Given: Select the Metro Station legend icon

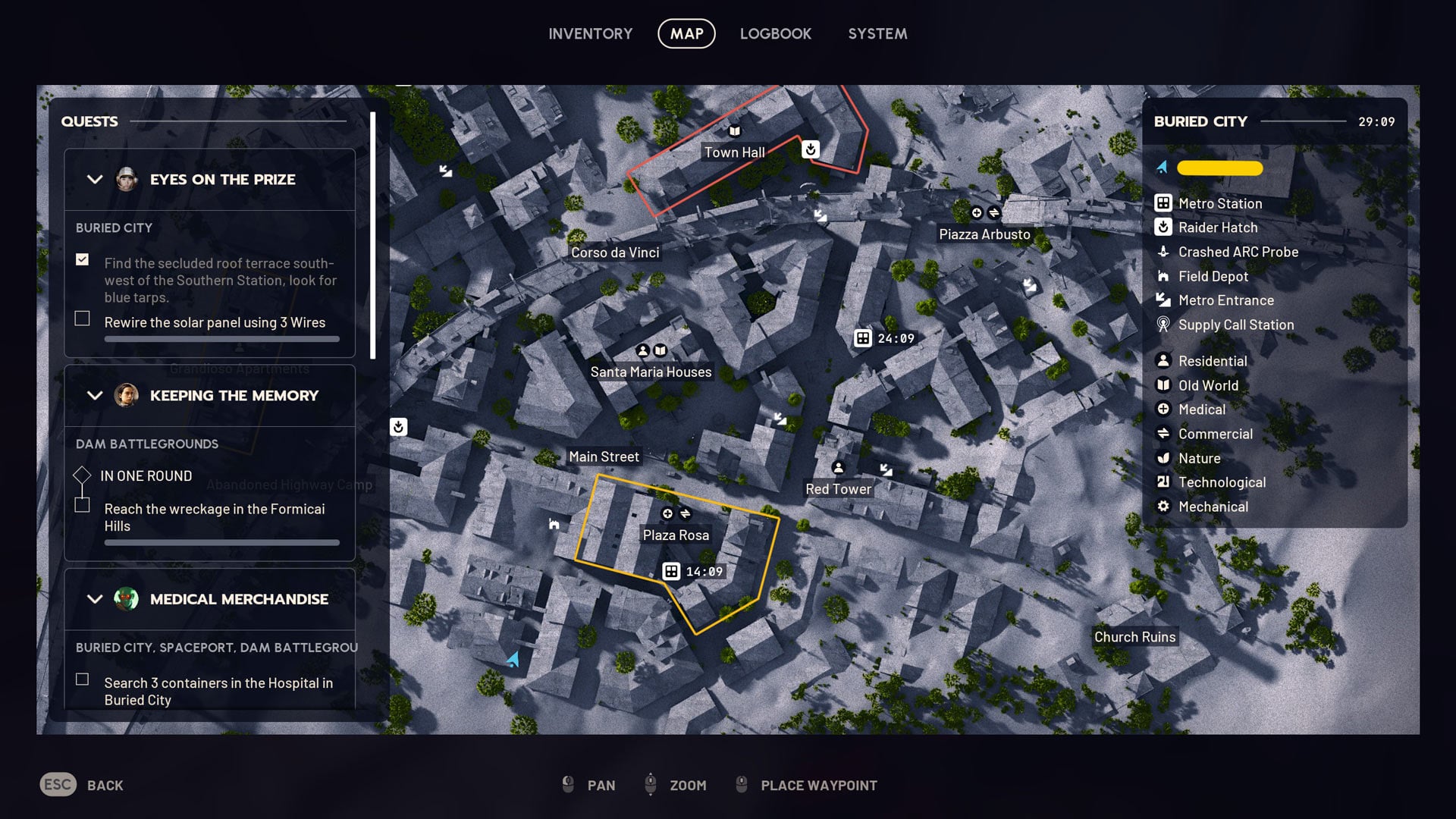Looking at the screenshot, I should click(1163, 203).
